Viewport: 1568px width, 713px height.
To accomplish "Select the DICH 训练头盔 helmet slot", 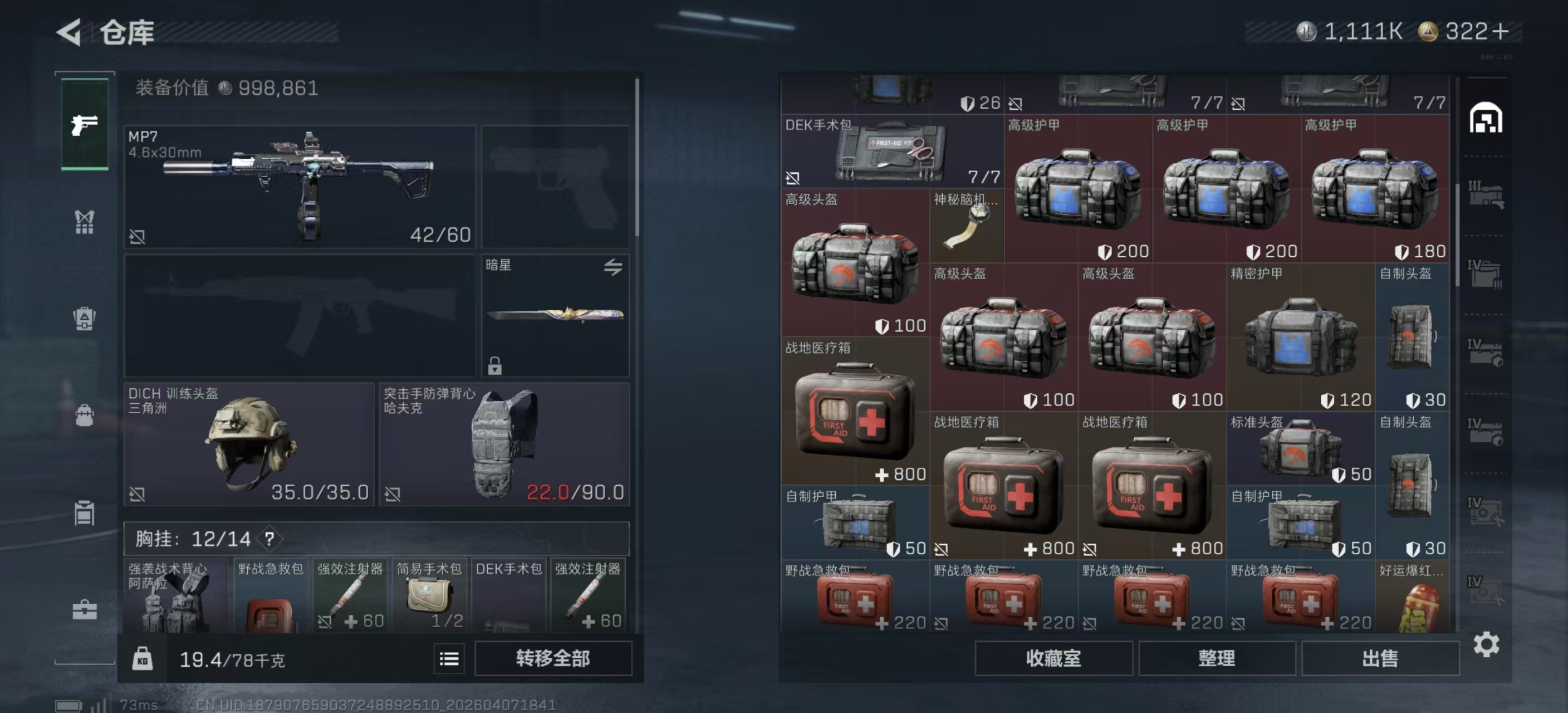I will tap(249, 444).
